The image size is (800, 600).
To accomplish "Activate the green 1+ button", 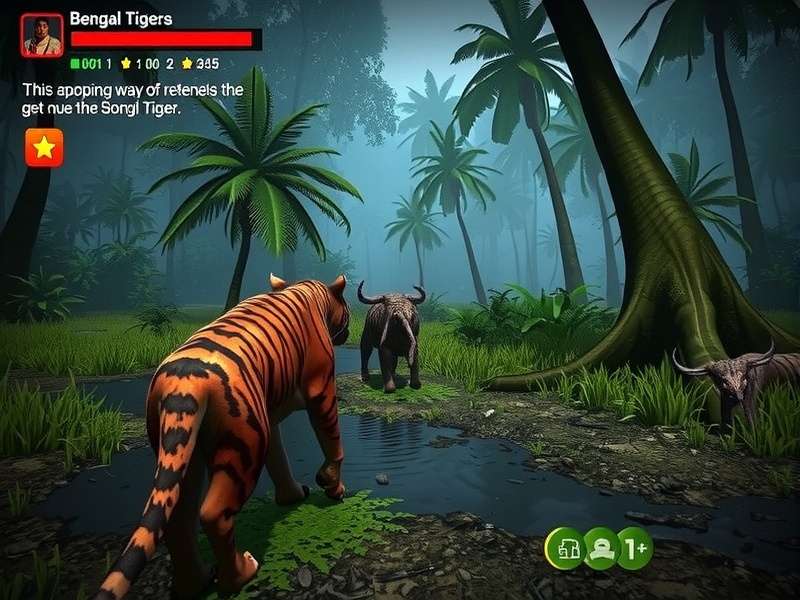I will 635,548.
